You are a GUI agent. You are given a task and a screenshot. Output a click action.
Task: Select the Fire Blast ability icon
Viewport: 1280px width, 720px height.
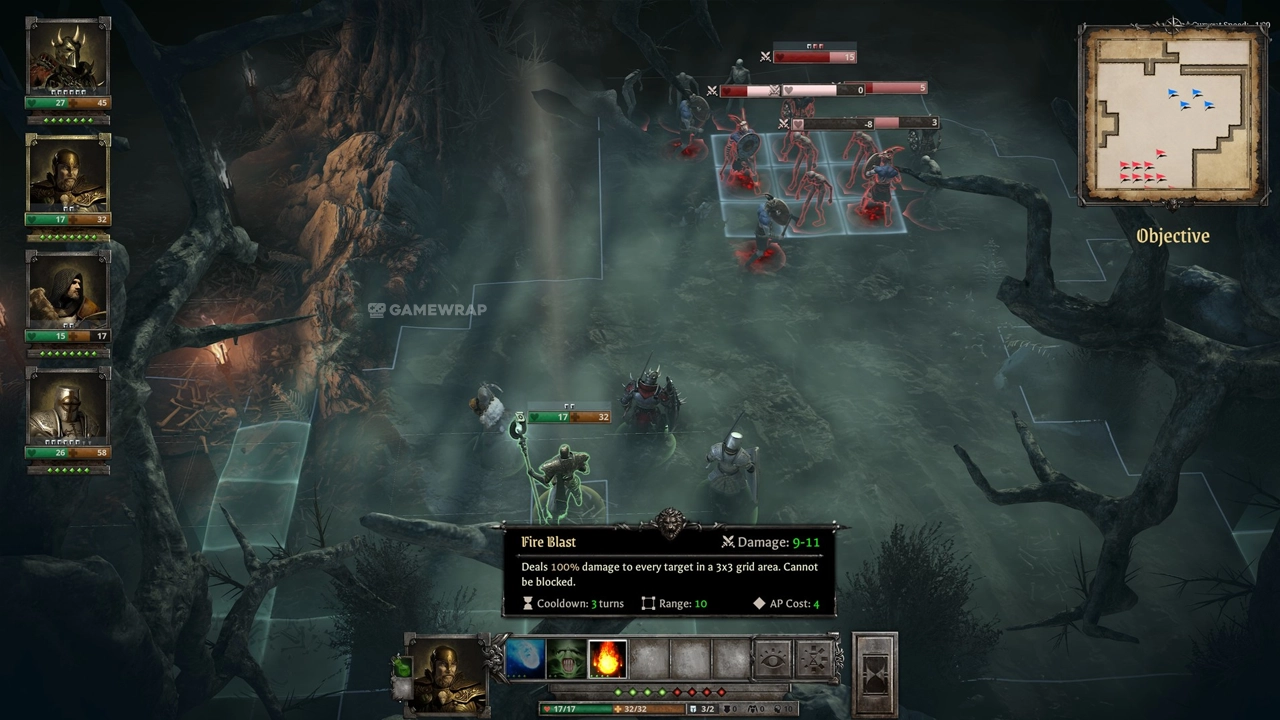(x=607, y=659)
